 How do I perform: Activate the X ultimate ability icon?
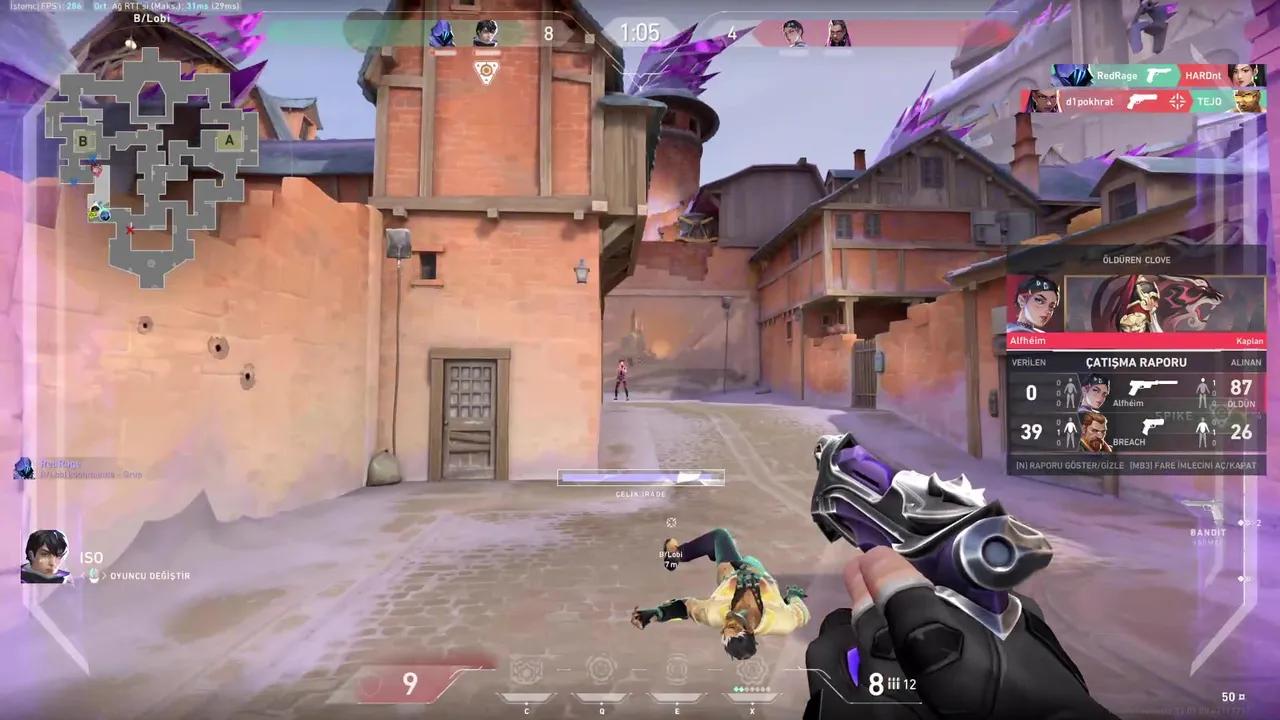[x=752, y=669]
